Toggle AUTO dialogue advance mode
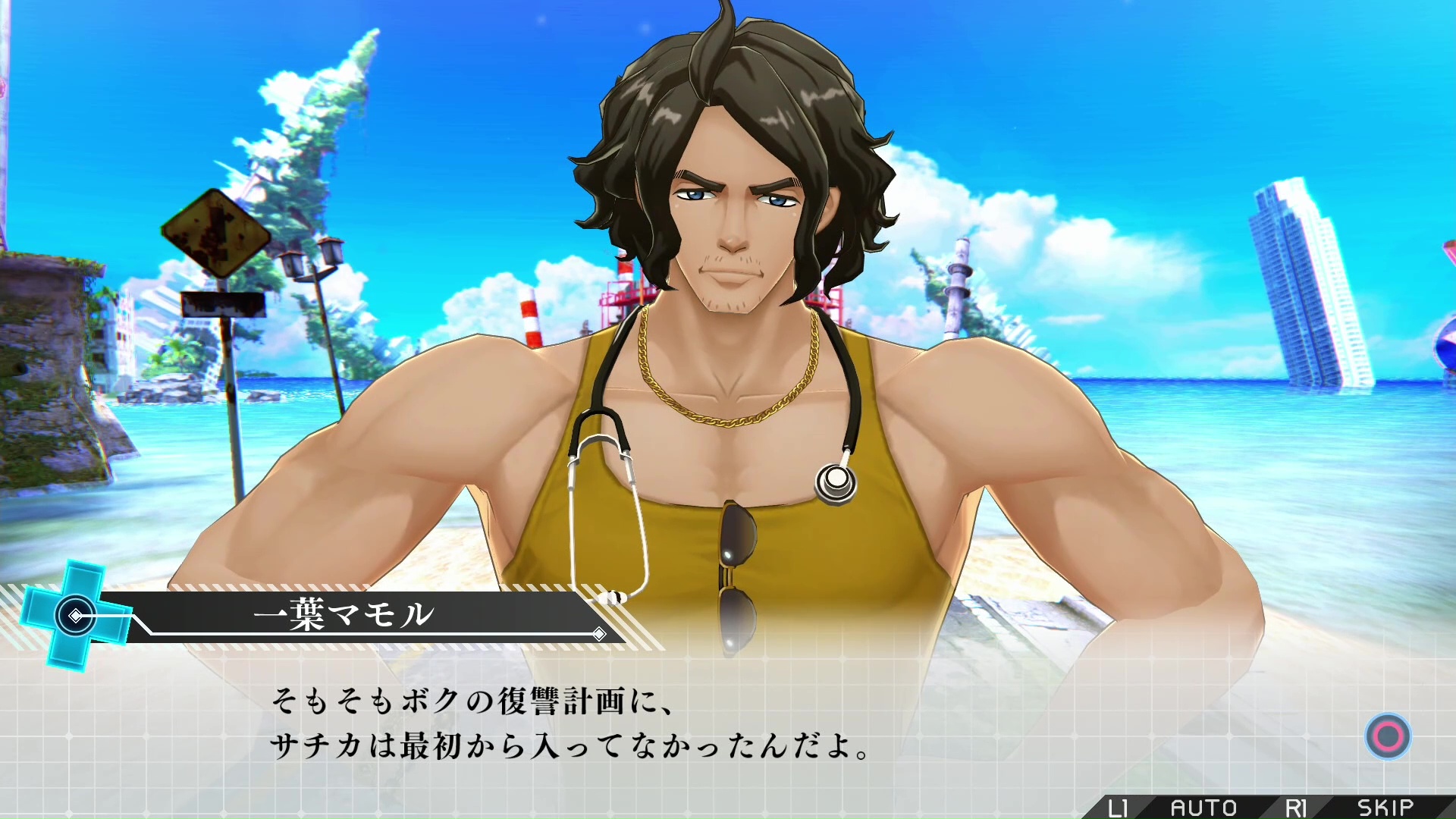 coord(1203,808)
